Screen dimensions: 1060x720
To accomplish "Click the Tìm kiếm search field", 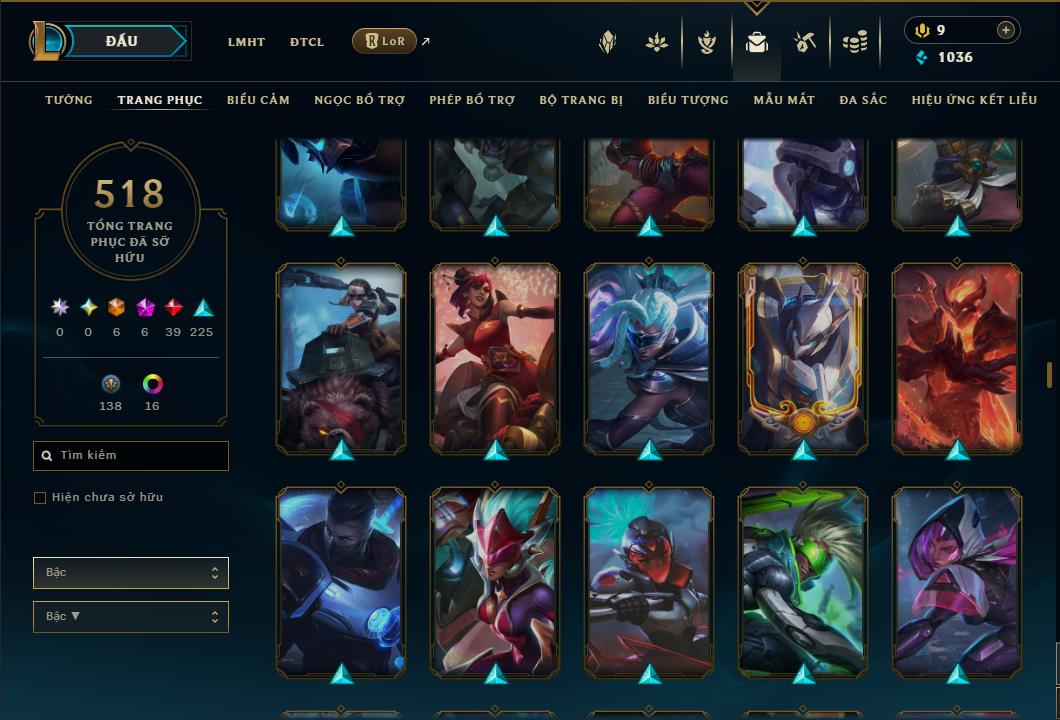I will (x=131, y=456).
